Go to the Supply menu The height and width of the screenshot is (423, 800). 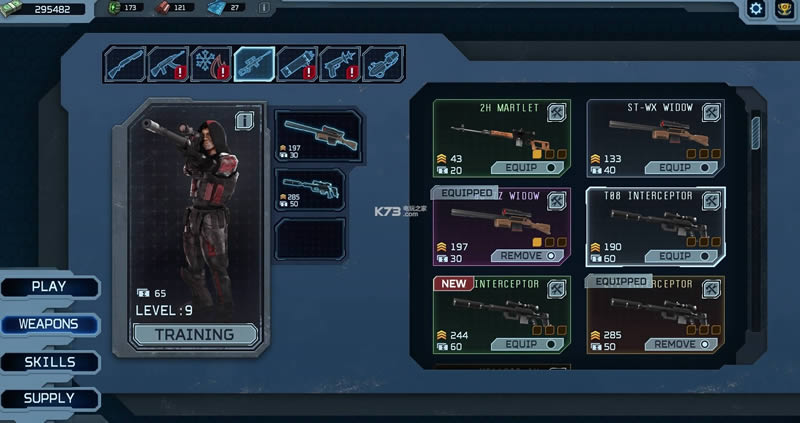click(49, 398)
